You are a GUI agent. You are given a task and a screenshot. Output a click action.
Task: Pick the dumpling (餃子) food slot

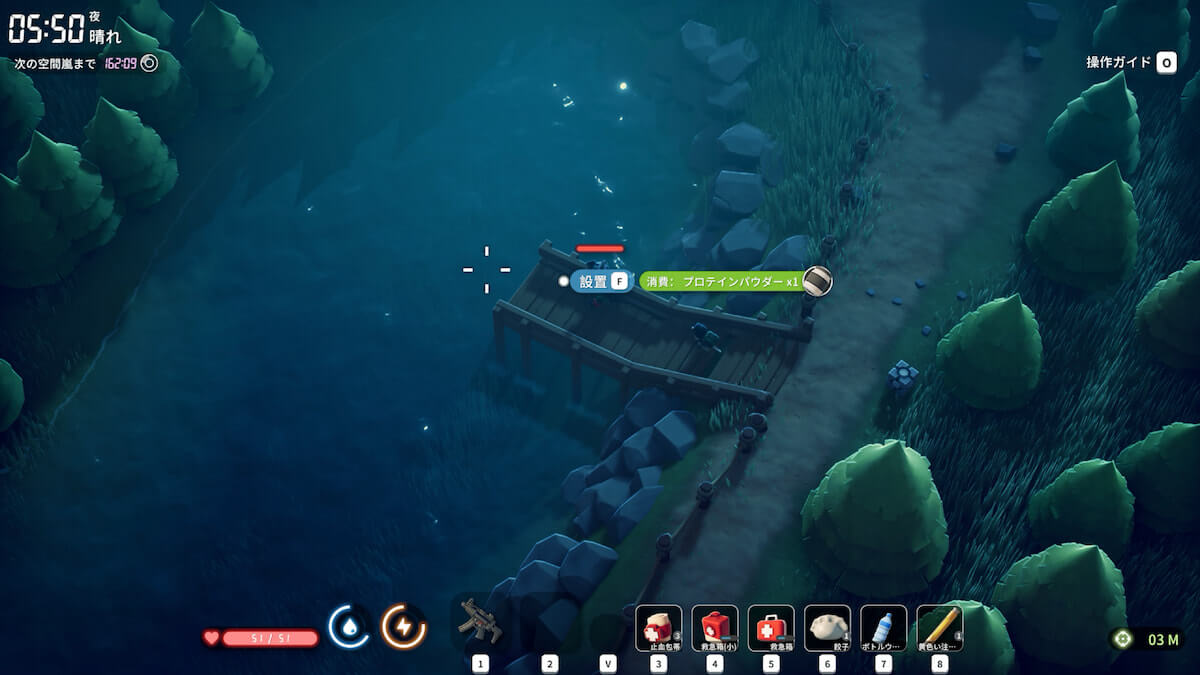pyautogui.click(x=827, y=628)
